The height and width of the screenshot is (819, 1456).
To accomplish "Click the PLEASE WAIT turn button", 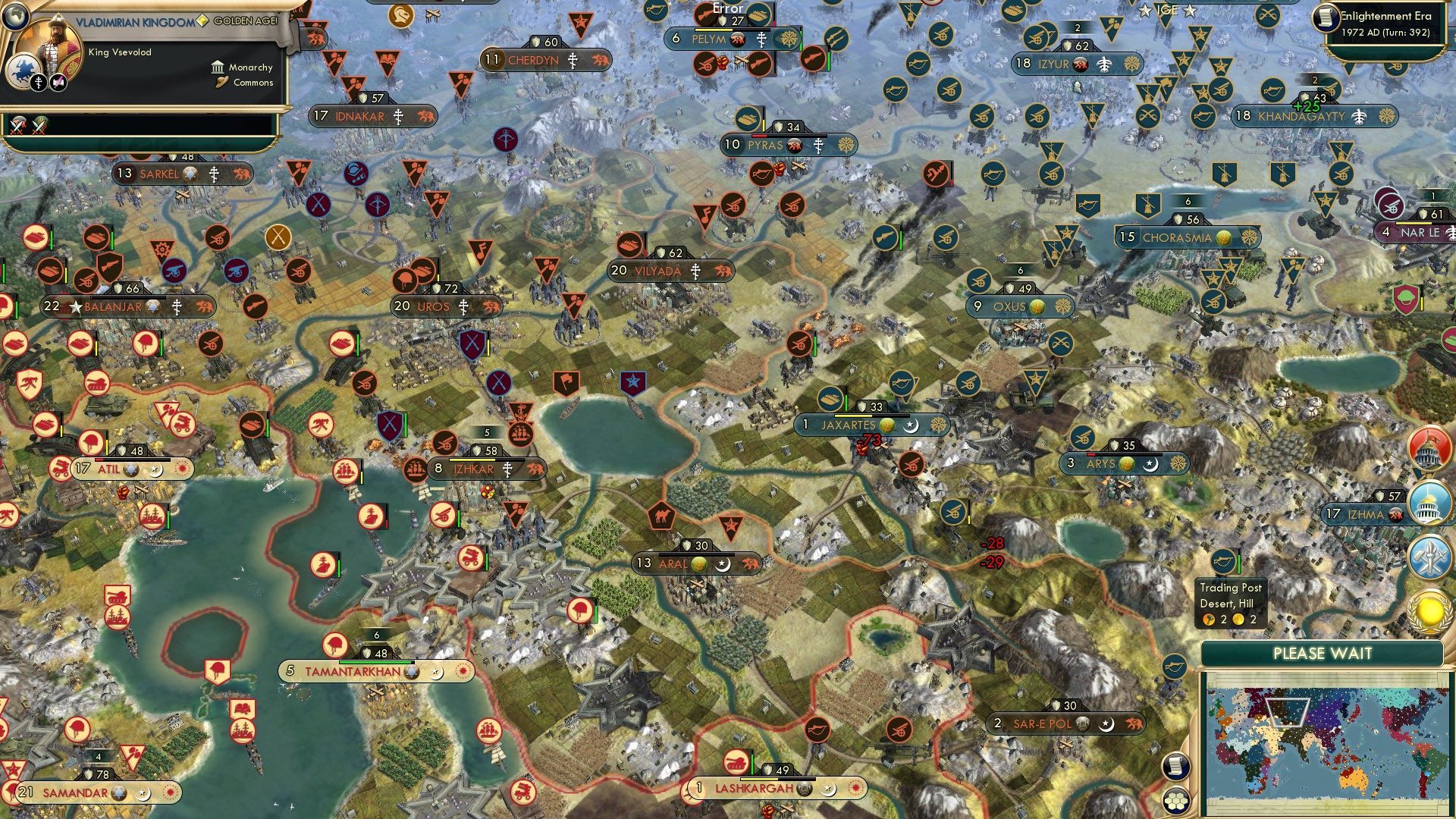I will coord(1322,654).
